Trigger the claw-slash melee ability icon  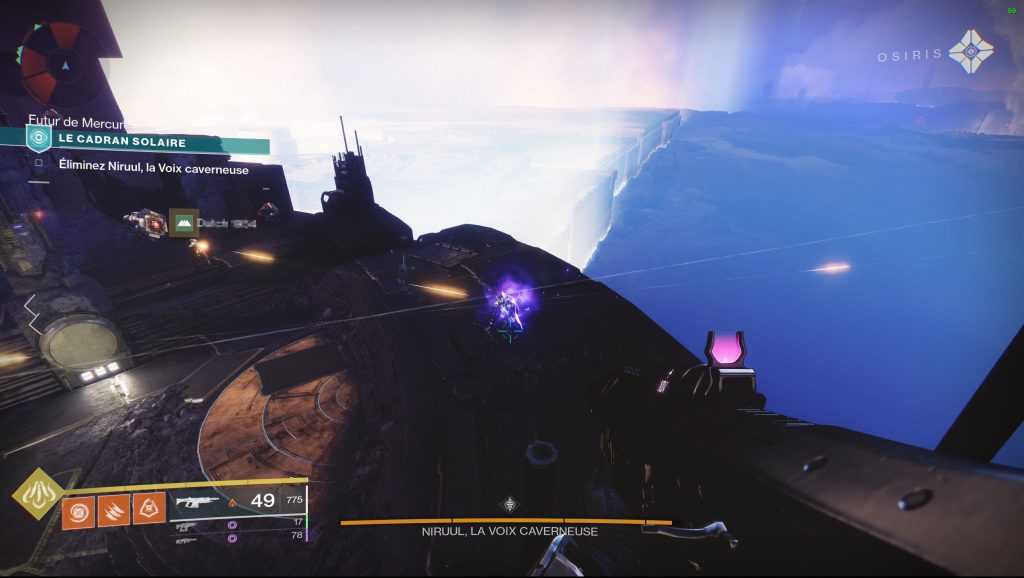pyautogui.click(x=113, y=512)
